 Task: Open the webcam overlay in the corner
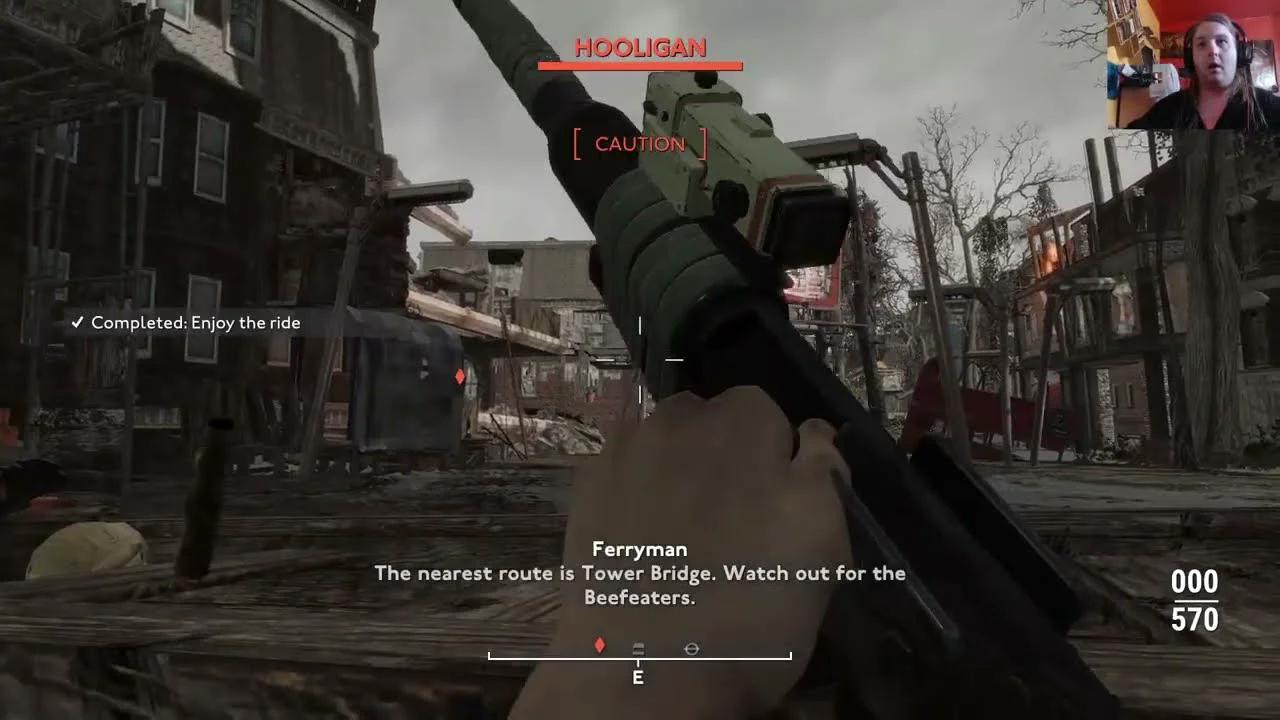pyautogui.click(x=1192, y=64)
